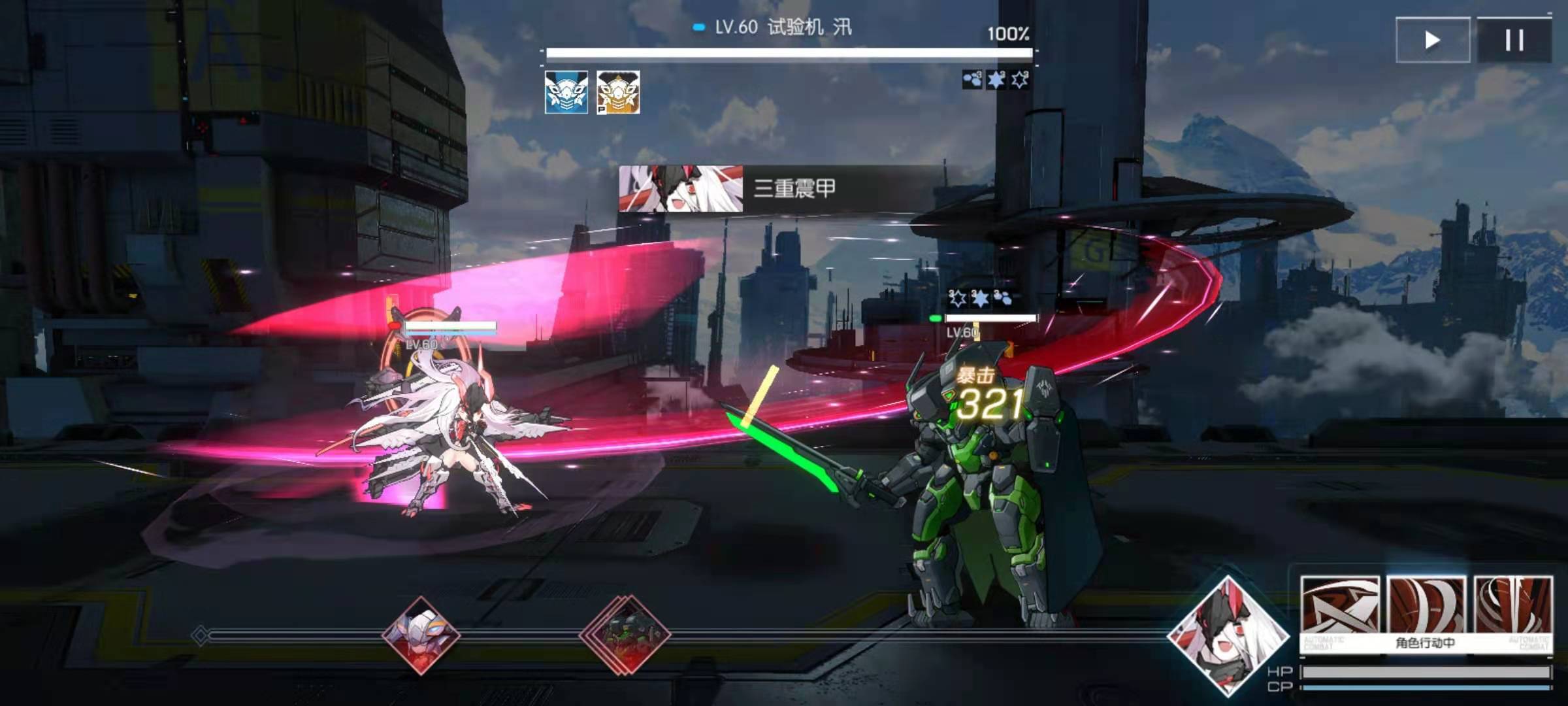View the boss's filled star status effect

pos(996,80)
